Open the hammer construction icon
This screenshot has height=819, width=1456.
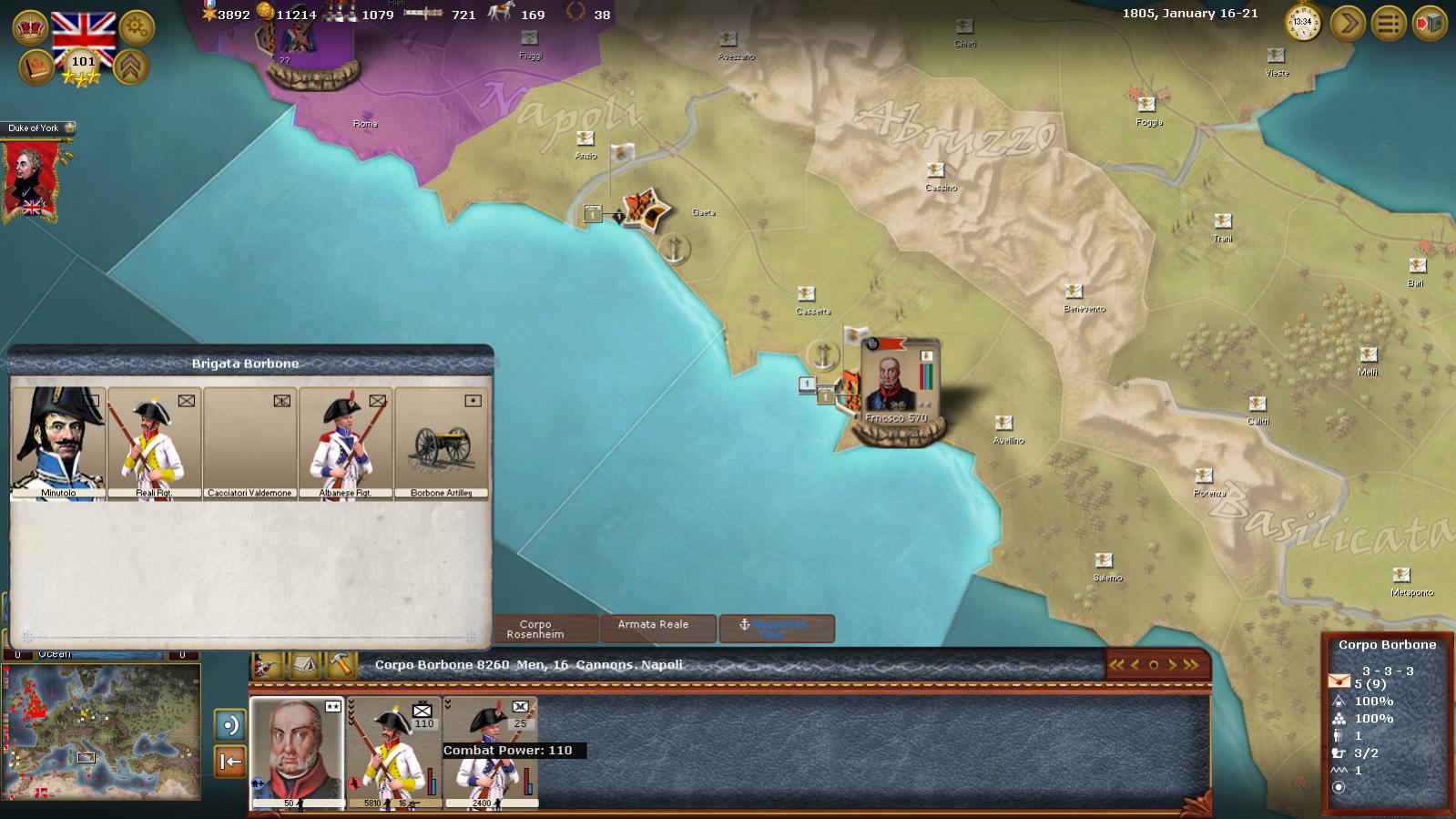tap(341, 665)
